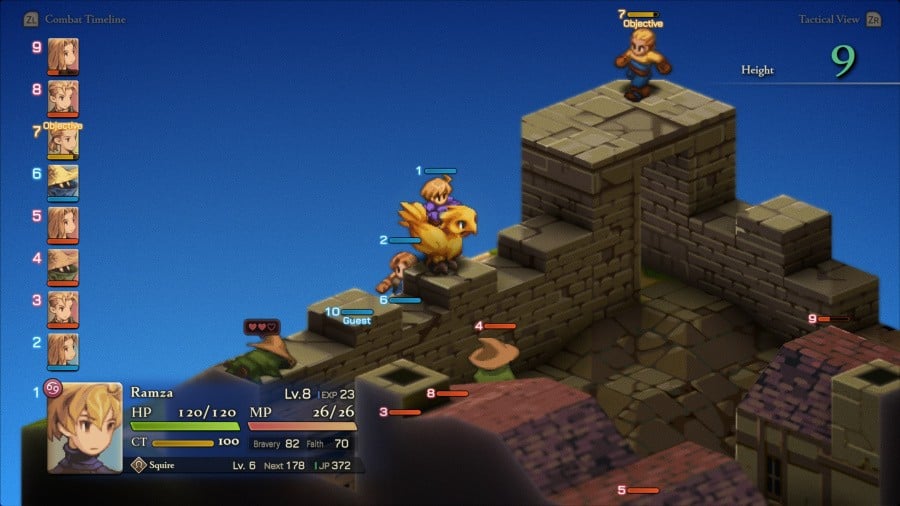Screen dimensions: 900x506
Task: Select timeline portrait numbered 2
Action: 62,350
